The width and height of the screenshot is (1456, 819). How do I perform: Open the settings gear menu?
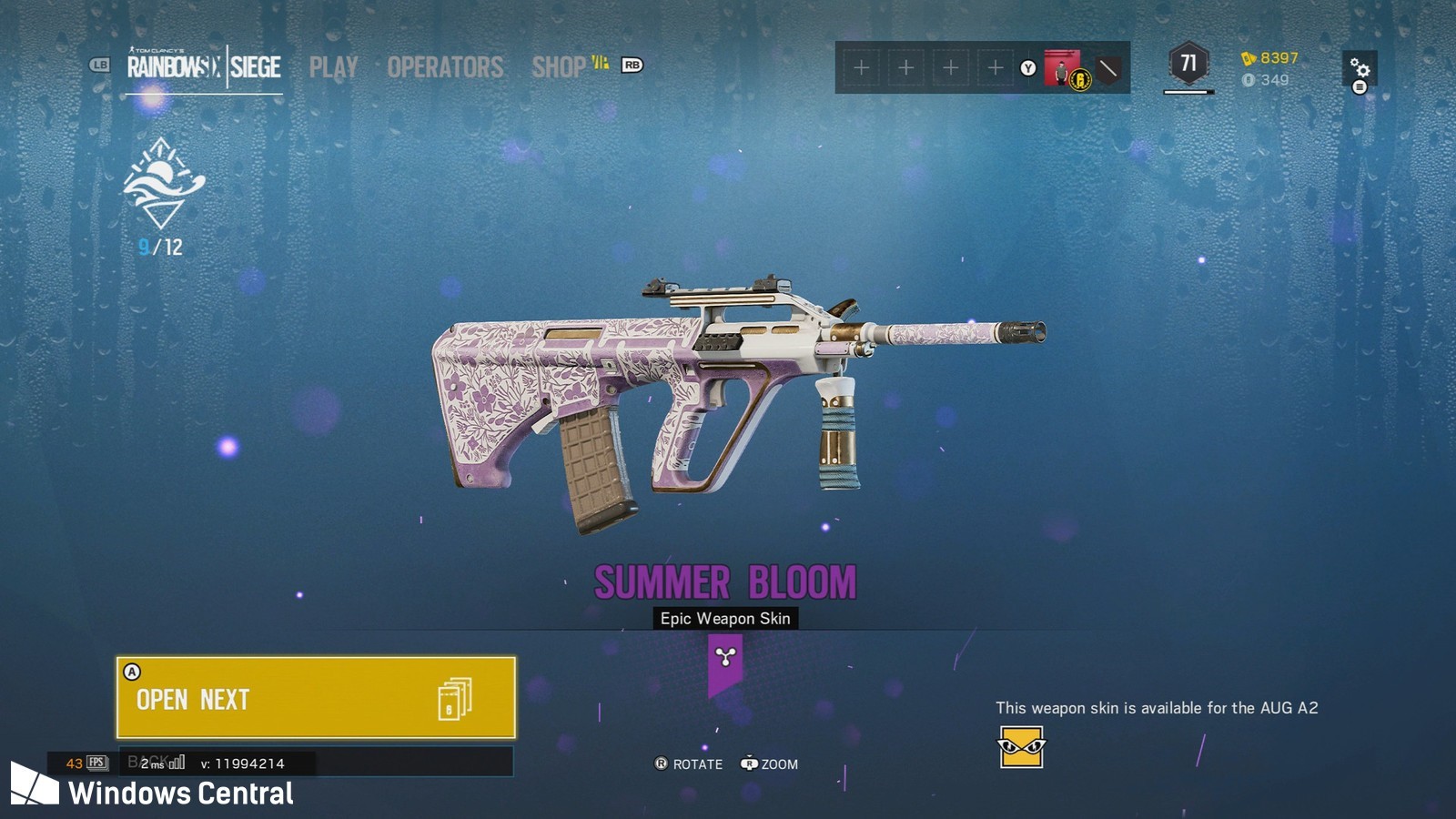[1360, 69]
